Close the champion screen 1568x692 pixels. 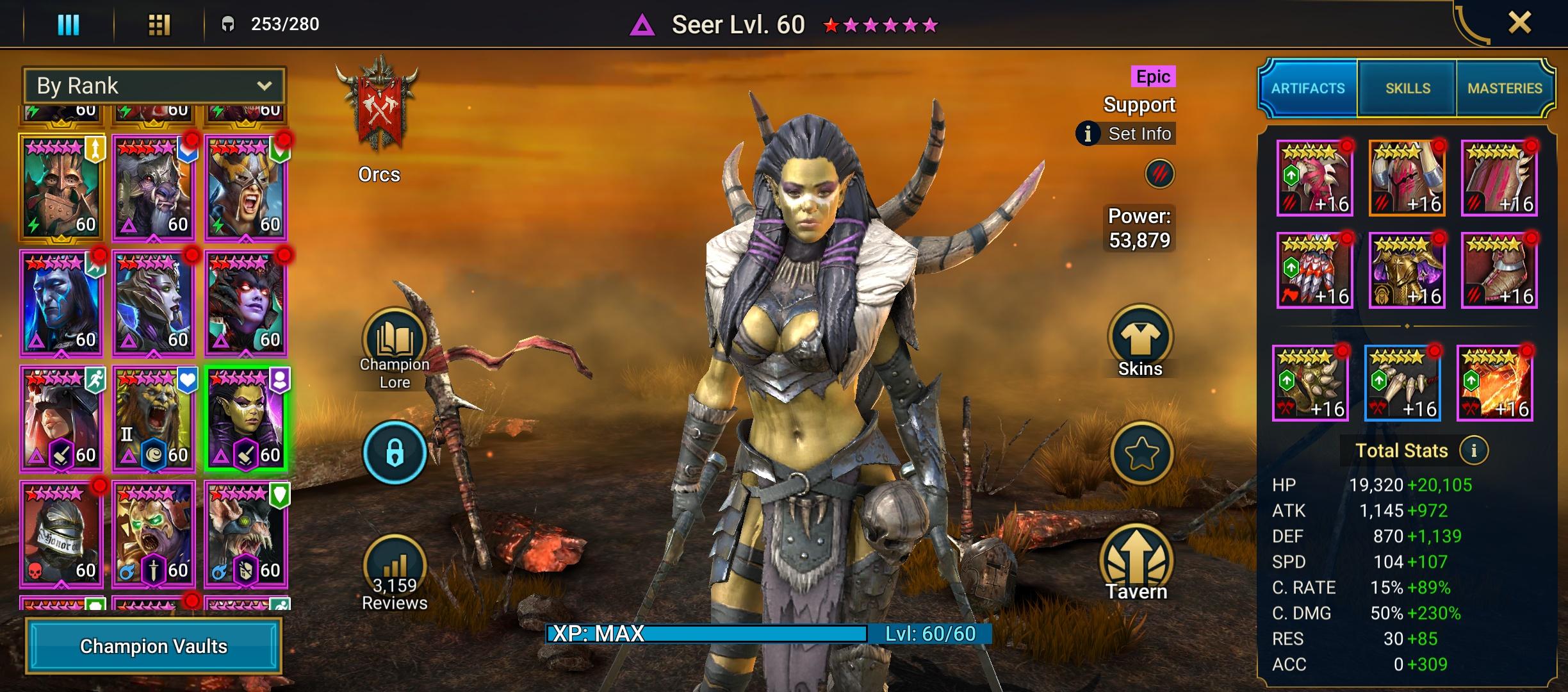pyautogui.click(x=1519, y=24)
